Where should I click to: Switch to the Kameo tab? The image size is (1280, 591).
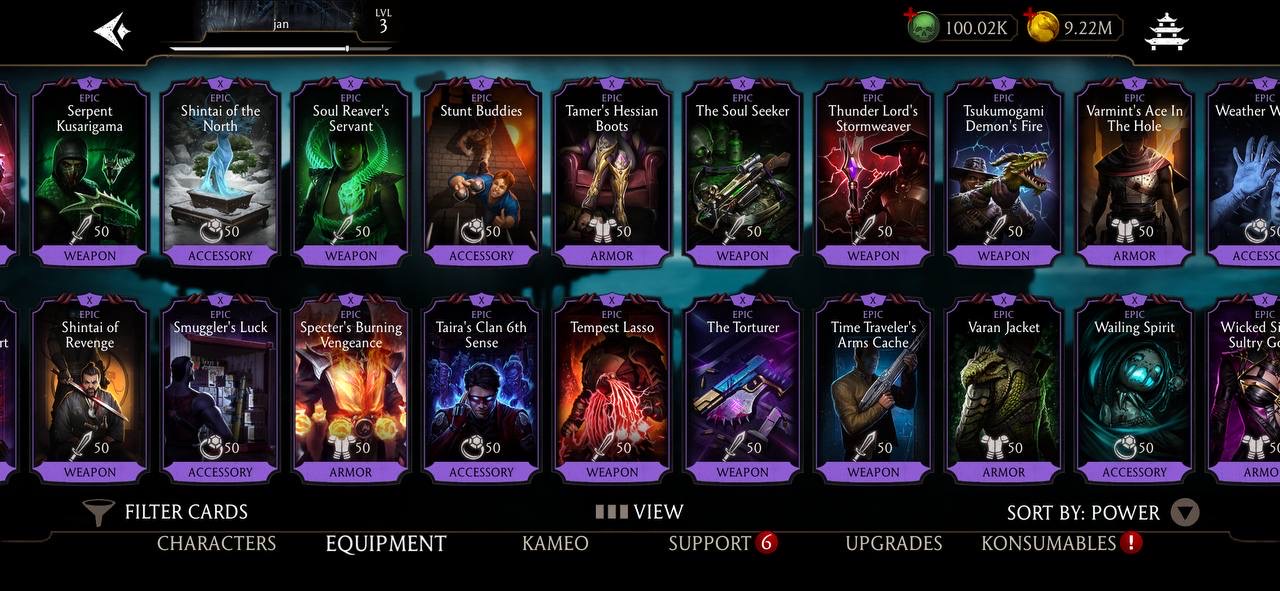click(x=555, y=544)
